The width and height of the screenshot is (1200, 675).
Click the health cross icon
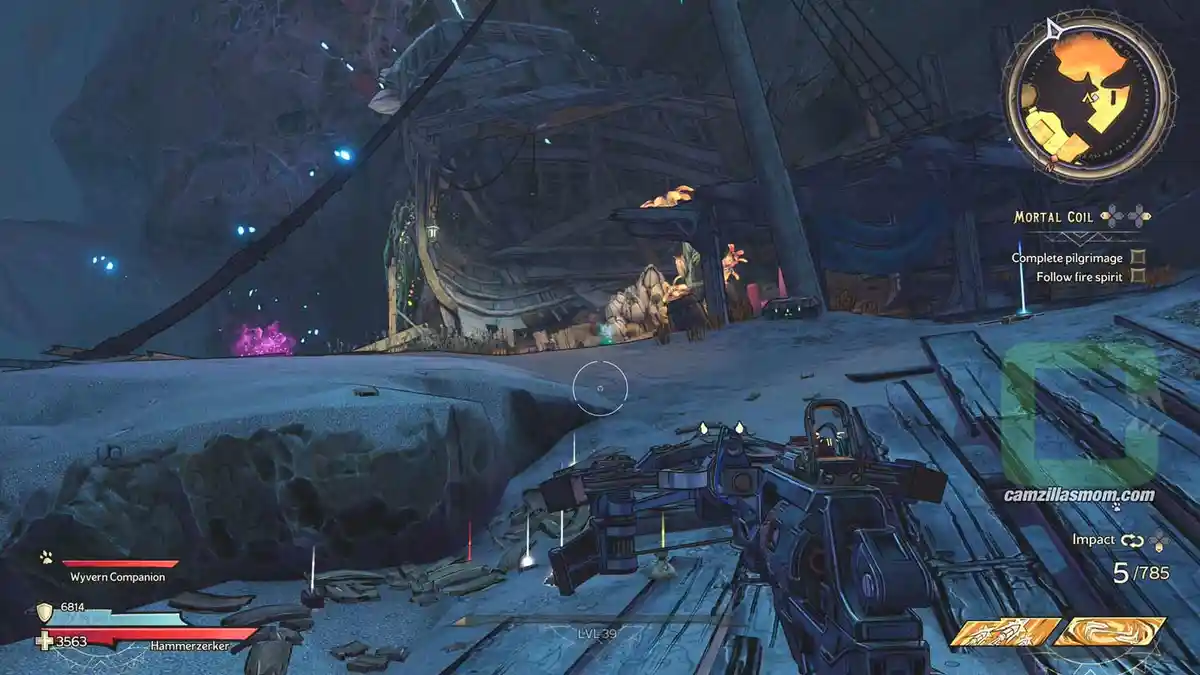coord(45,641)
